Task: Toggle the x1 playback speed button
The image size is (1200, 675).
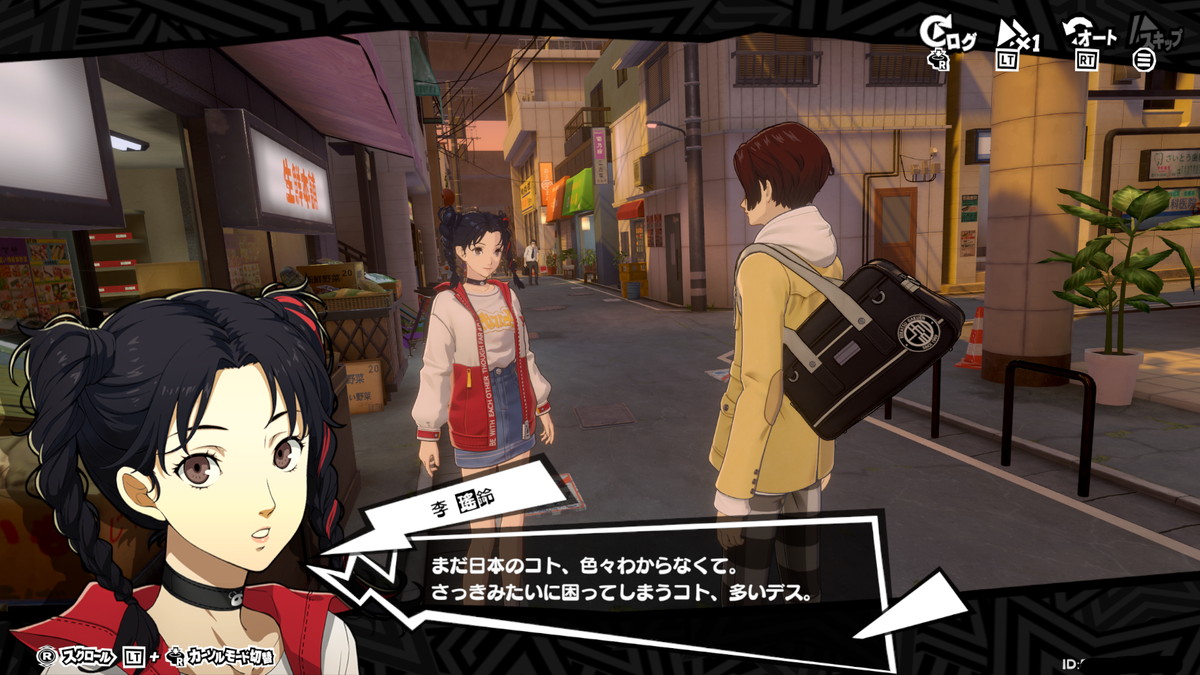Action: coord(1019,40)
